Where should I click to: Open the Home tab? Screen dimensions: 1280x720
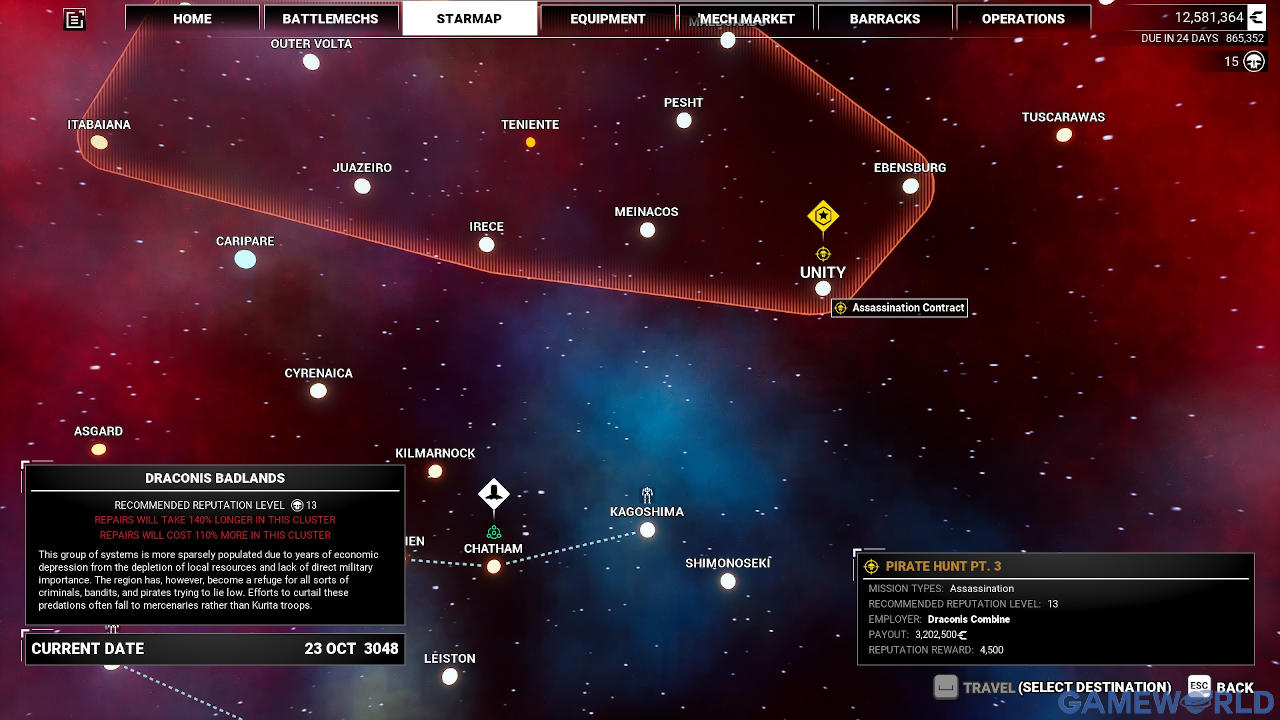coord(192,19)
